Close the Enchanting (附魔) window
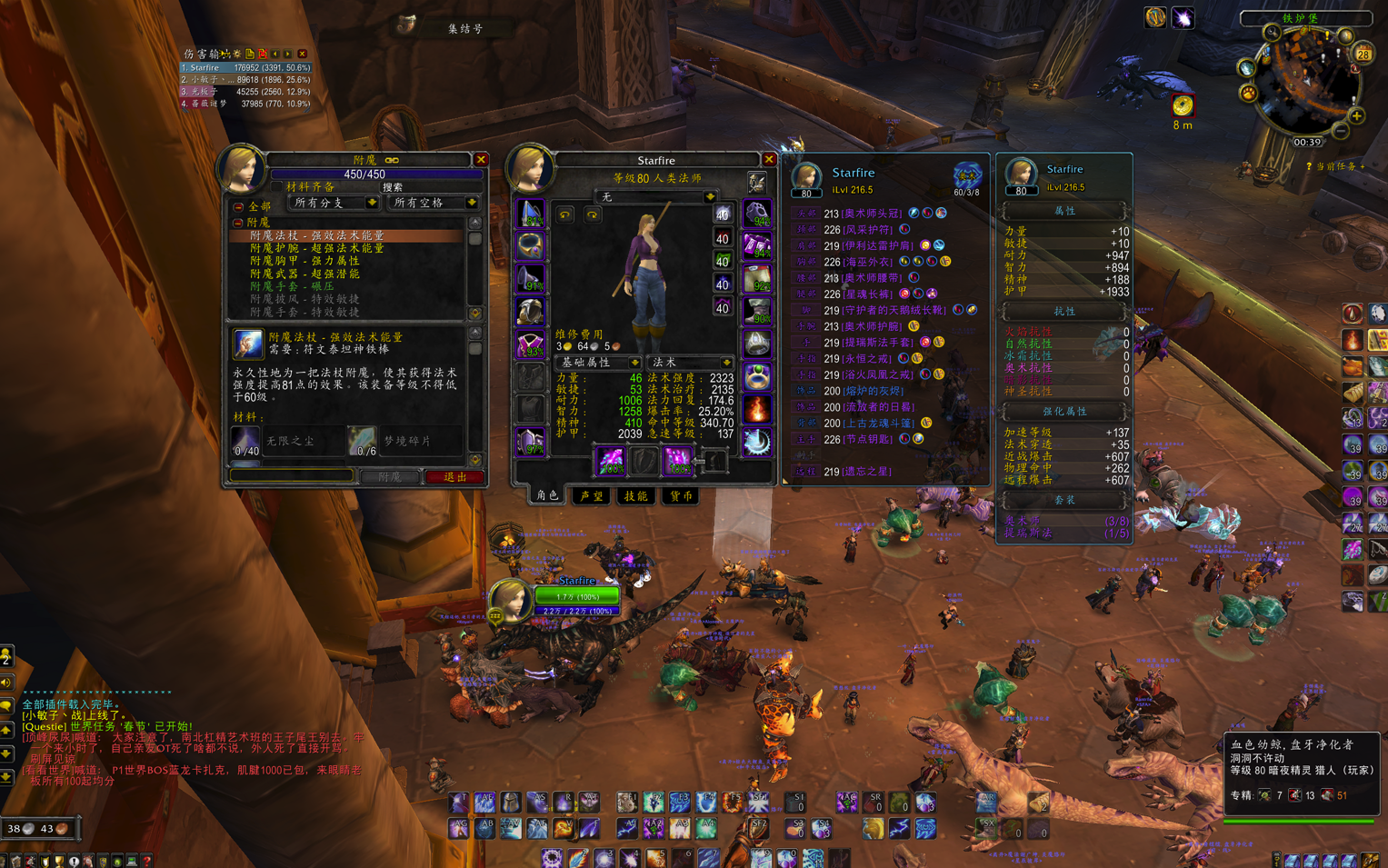The height and width of the screenshot is (868, 1388). point(482,160)
